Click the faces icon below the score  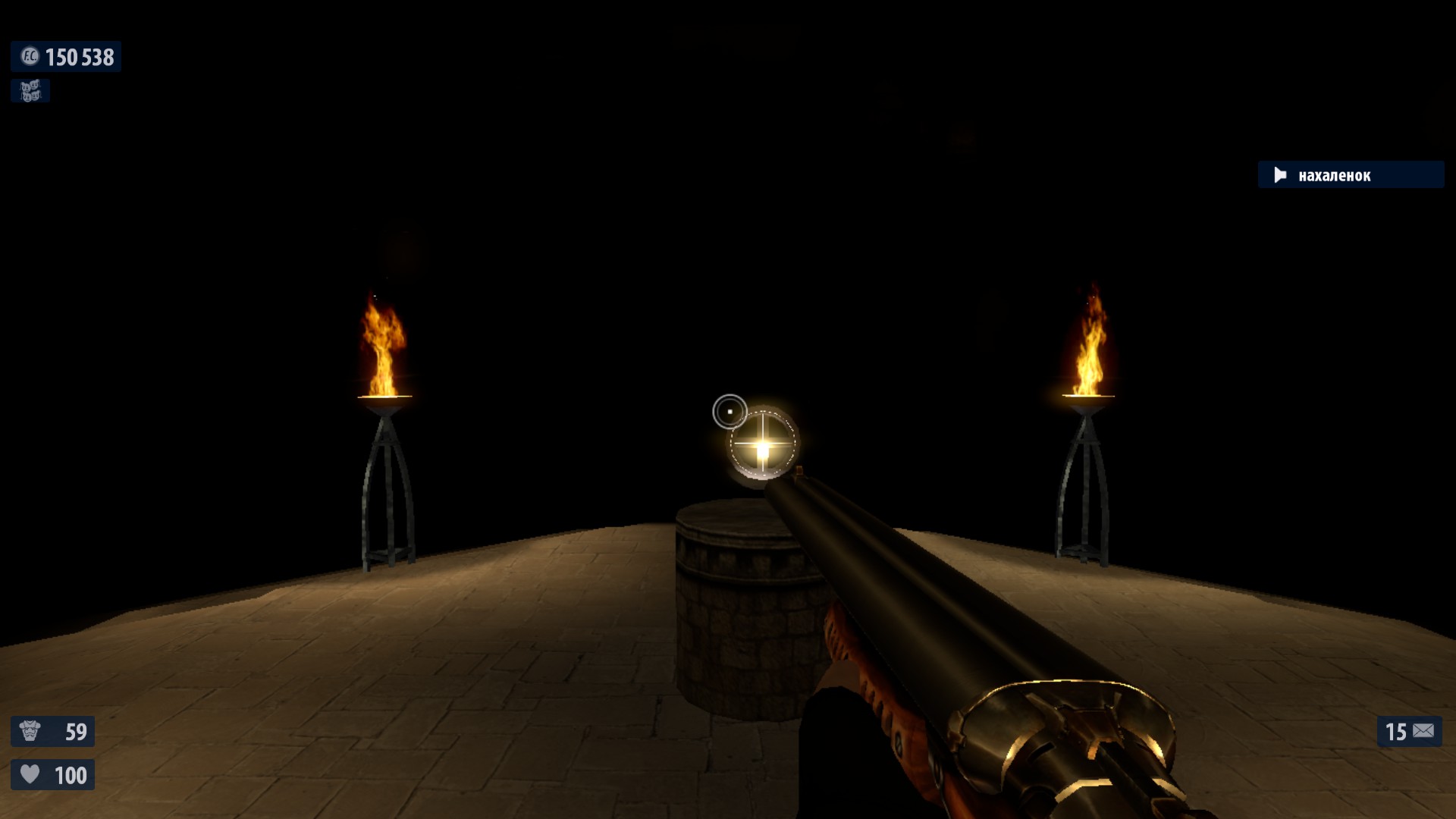(30, 91)
